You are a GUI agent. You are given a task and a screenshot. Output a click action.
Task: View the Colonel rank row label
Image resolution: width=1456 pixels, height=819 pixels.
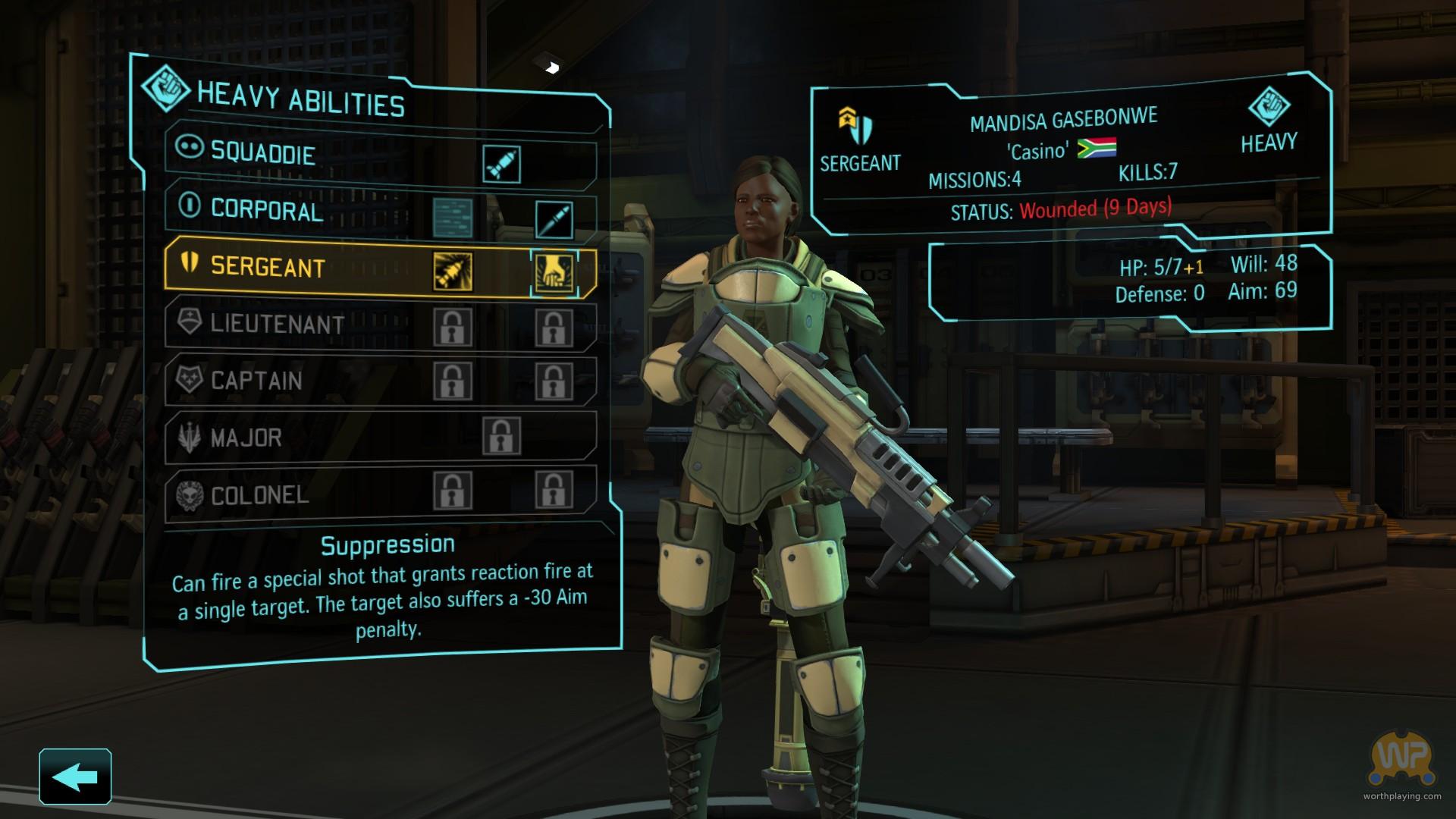[259, 496]
